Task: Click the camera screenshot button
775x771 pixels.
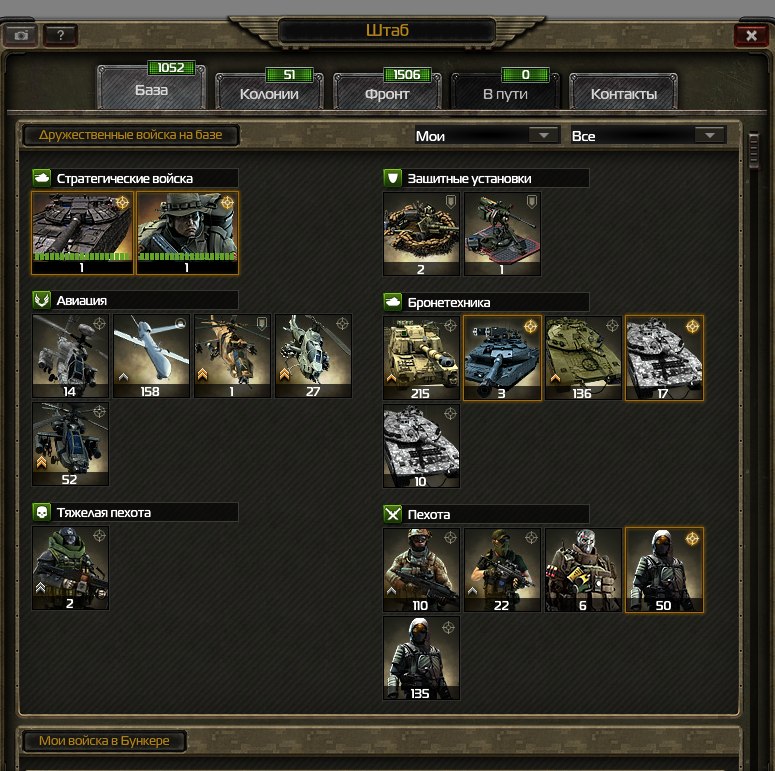Action: pyautogui.click(x=21, y=35)
